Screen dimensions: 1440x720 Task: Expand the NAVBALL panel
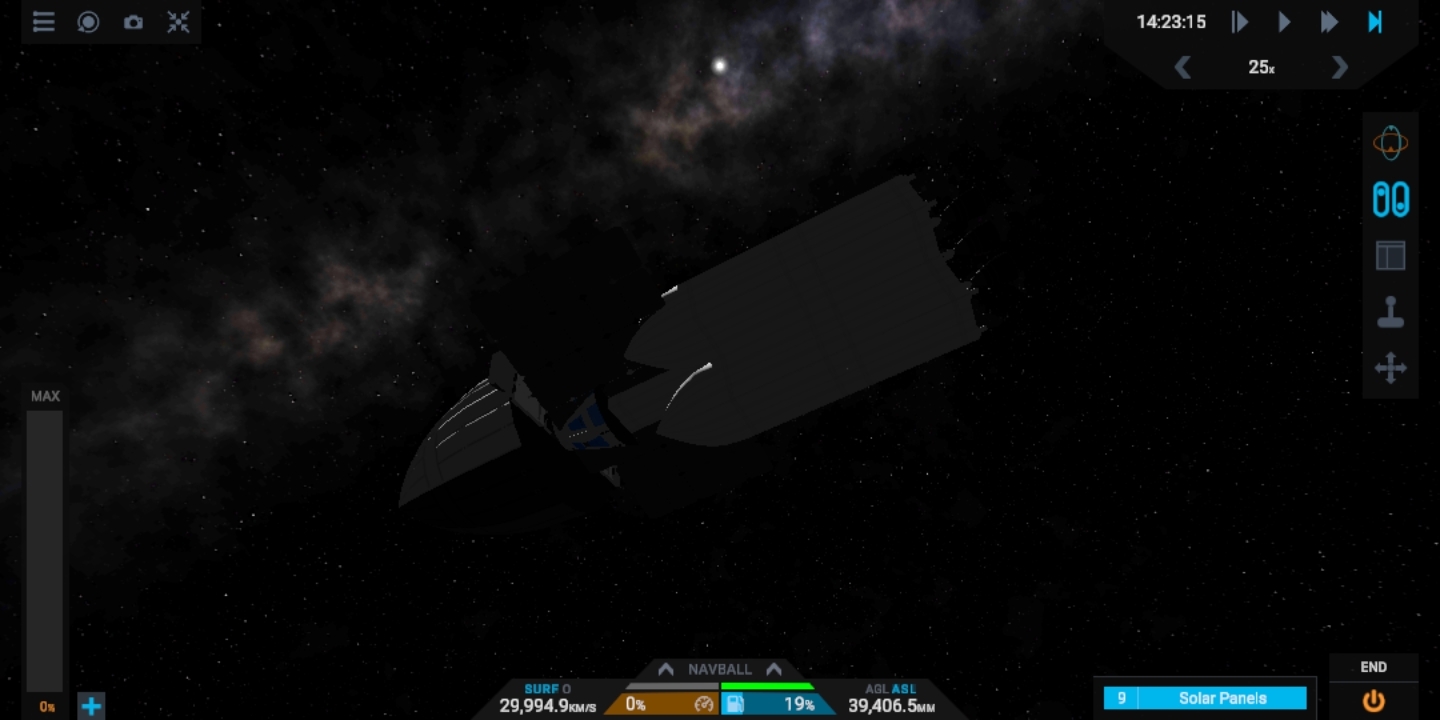coord(719,669)
